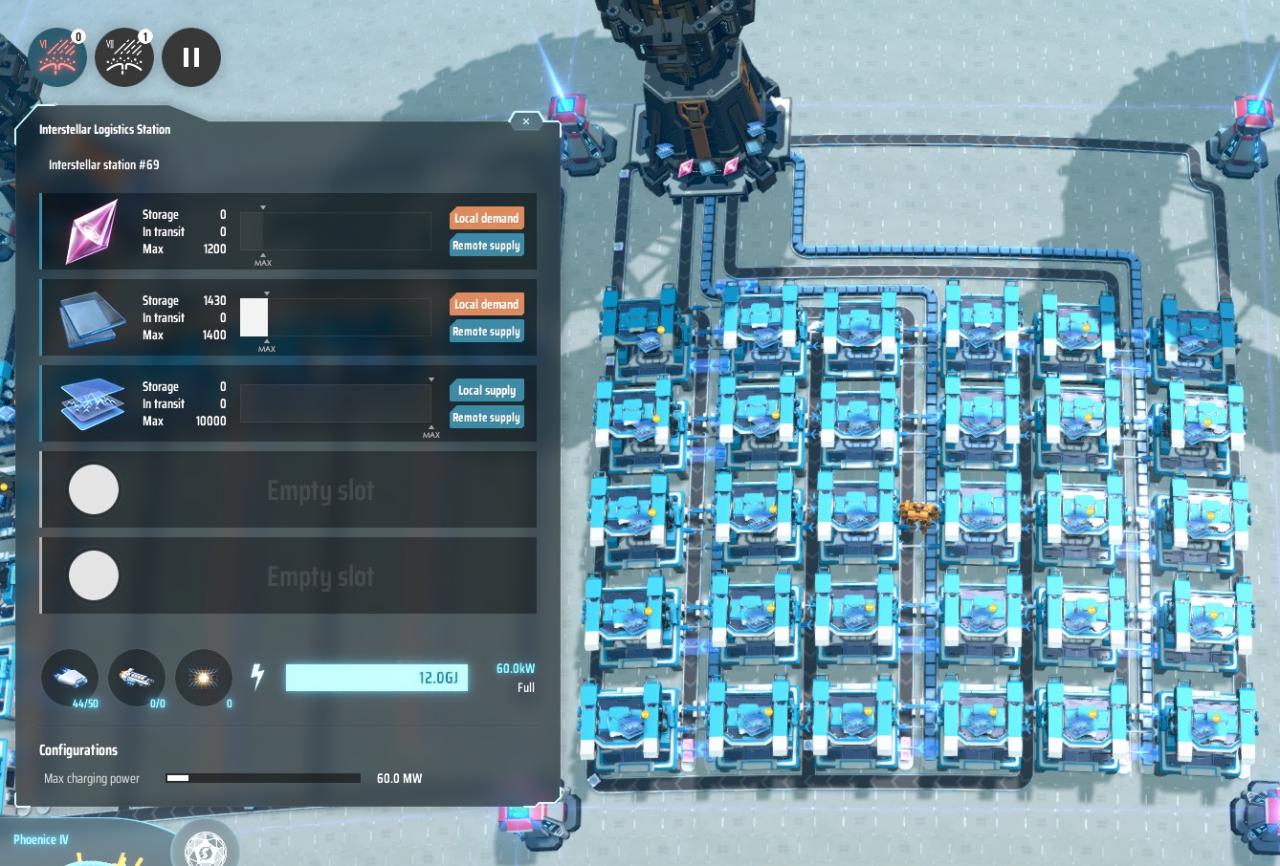
Task: Select the white VII meteor icon
Action: click(x=124, y=57)
